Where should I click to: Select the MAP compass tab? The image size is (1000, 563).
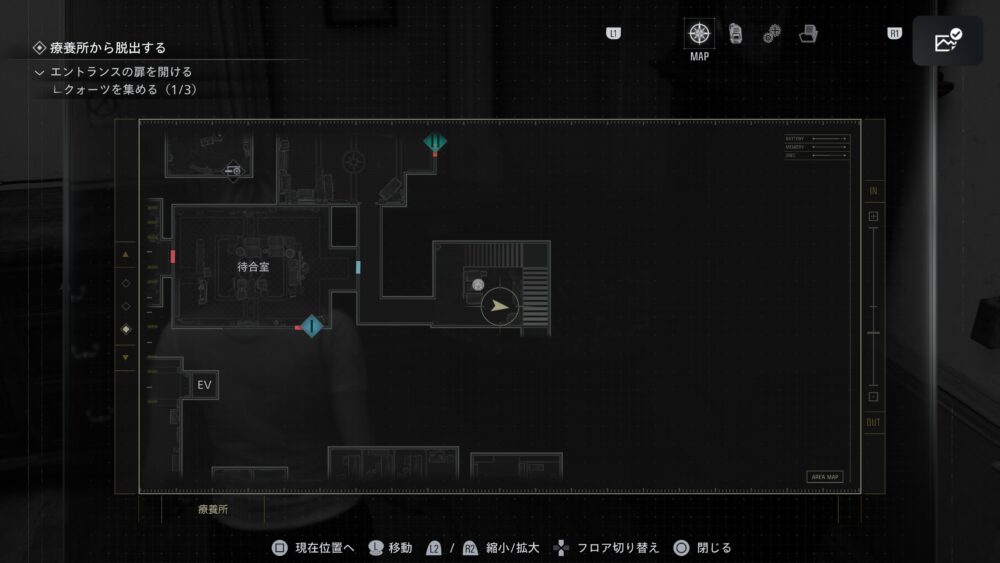[699, 33]
